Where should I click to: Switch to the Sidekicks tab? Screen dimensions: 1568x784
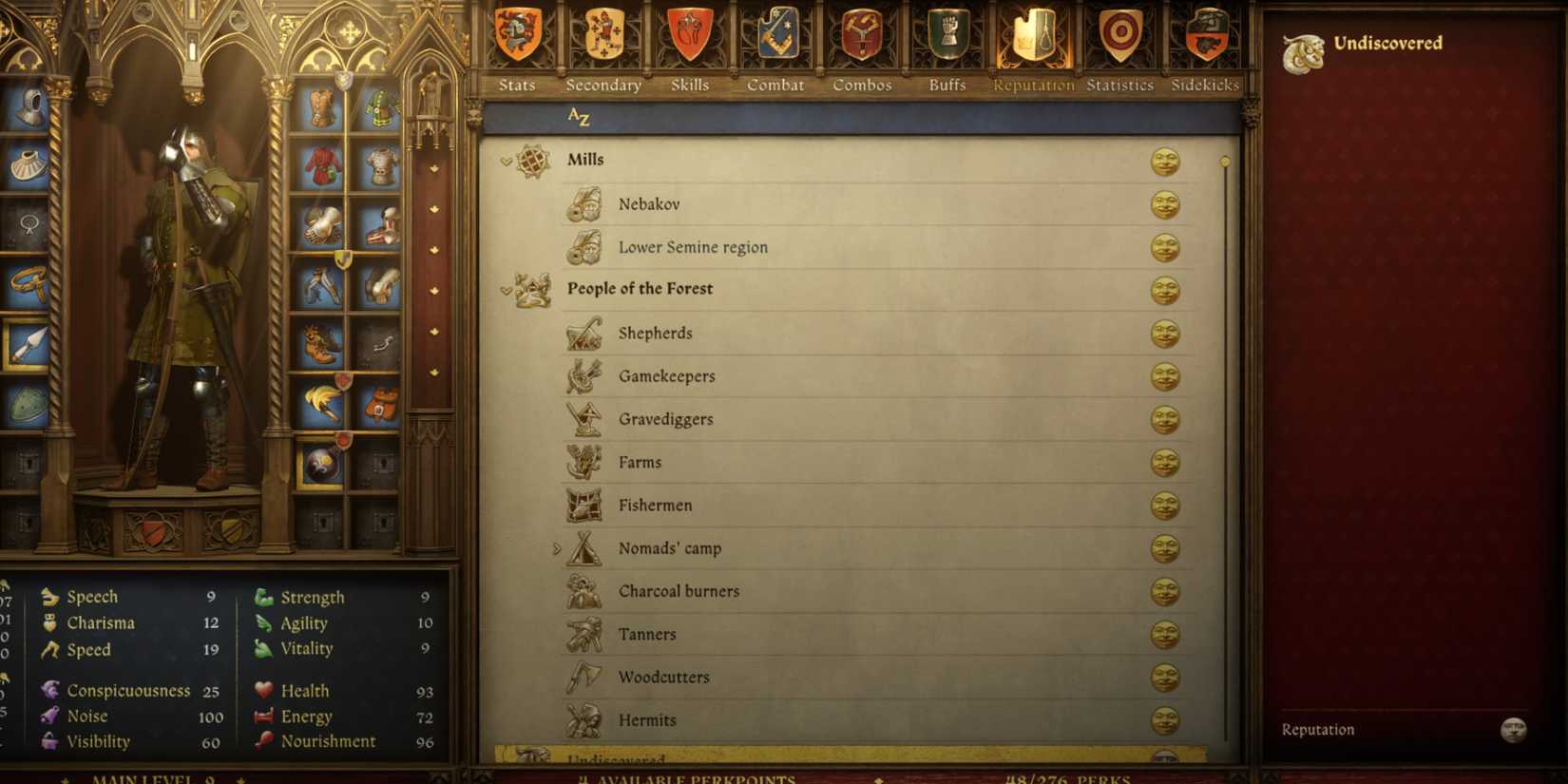(x=1204, y=33)
